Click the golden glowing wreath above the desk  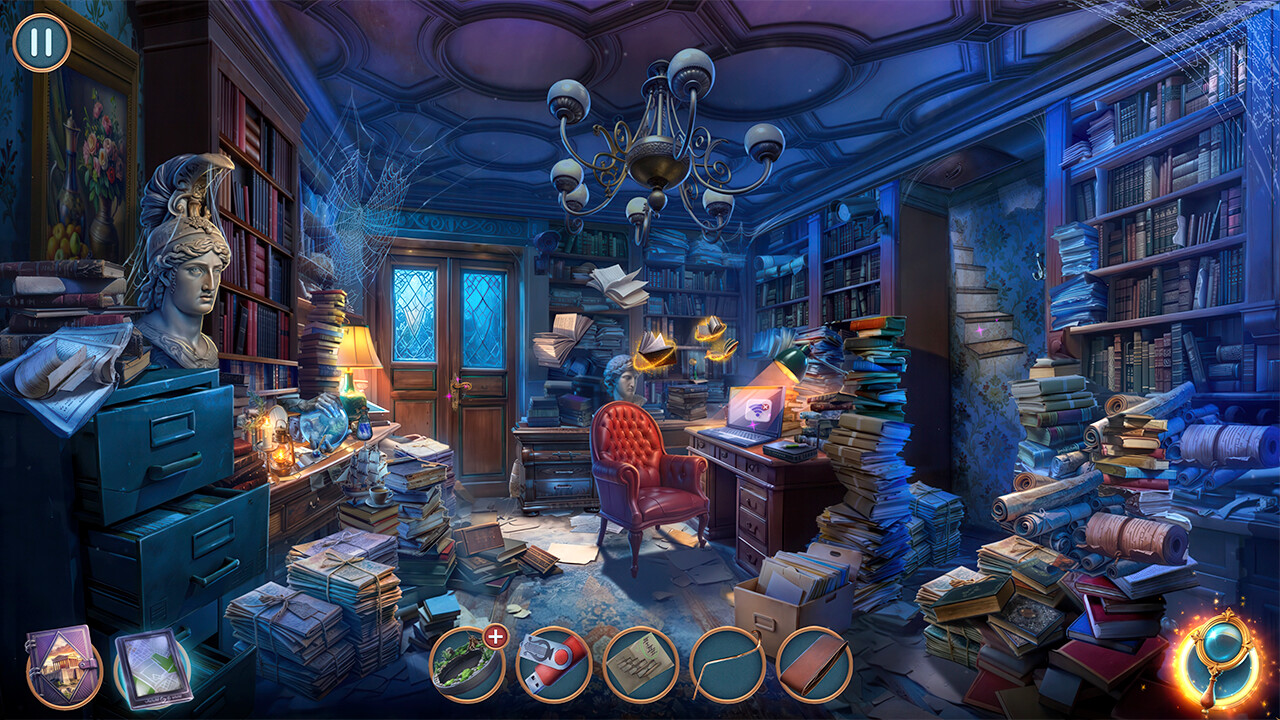[710, 330]
